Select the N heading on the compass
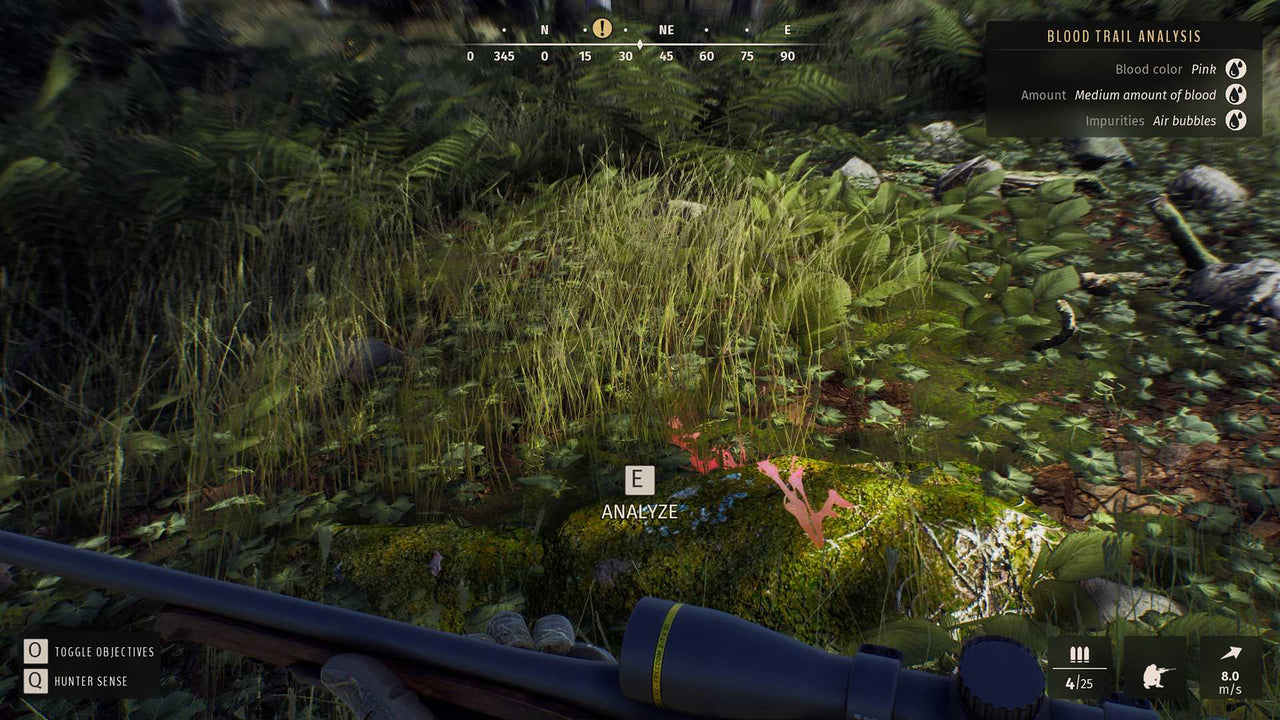The width and height of the screenshot is (1280, 720). point(544,30)
